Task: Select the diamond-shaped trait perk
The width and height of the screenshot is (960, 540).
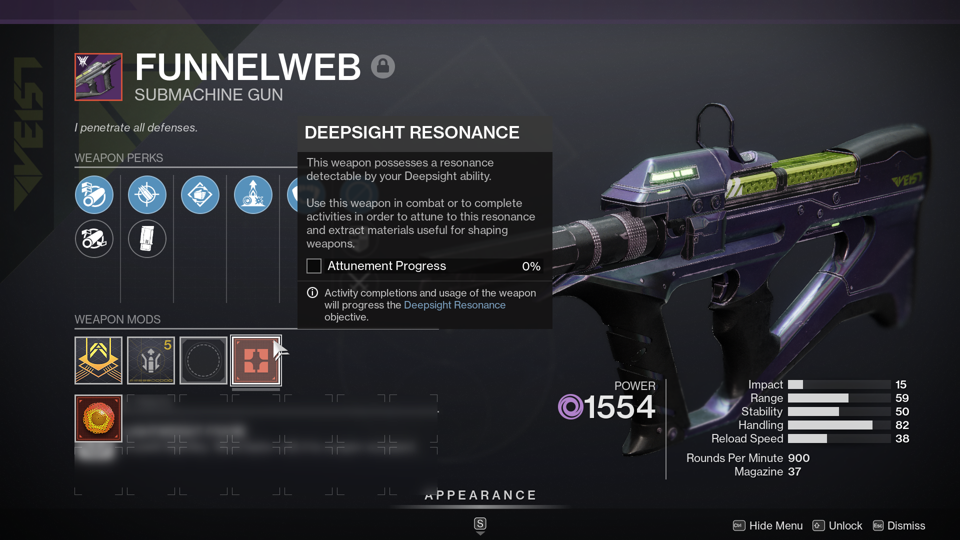Action: [x=200, y=194]
